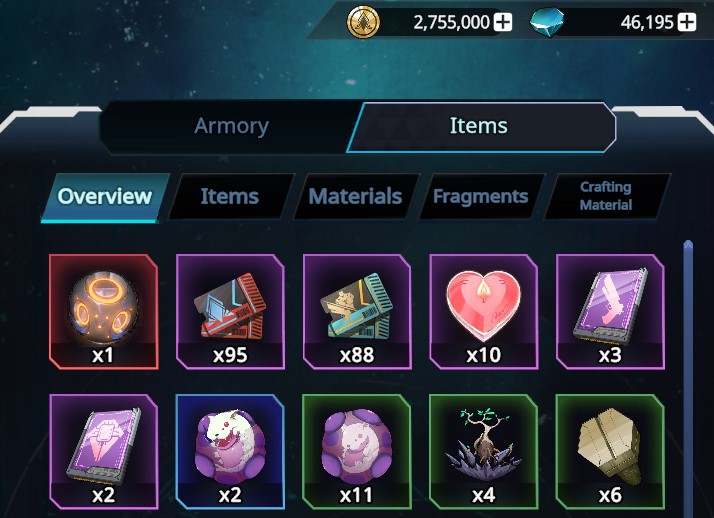Select the glowing orange orb item

click(x=104, y=311)
